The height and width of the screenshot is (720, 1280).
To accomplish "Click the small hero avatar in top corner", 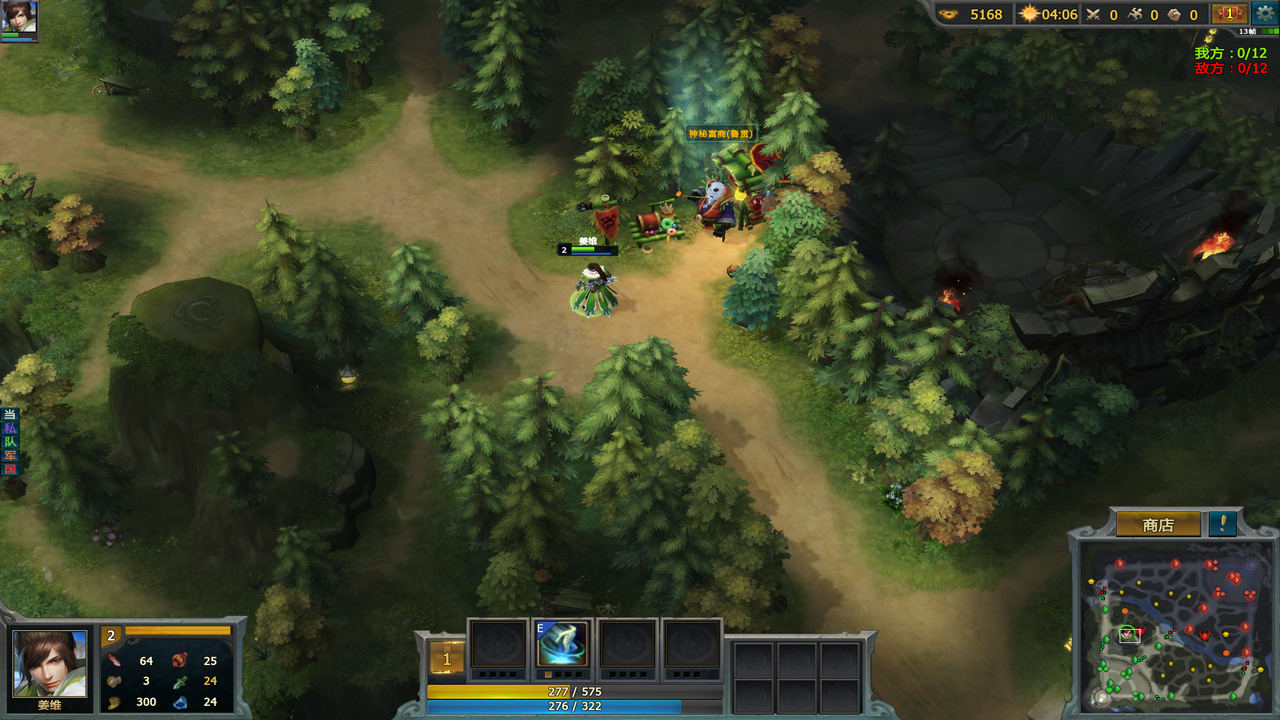I will pyautogui.click(x=19, y=17).
